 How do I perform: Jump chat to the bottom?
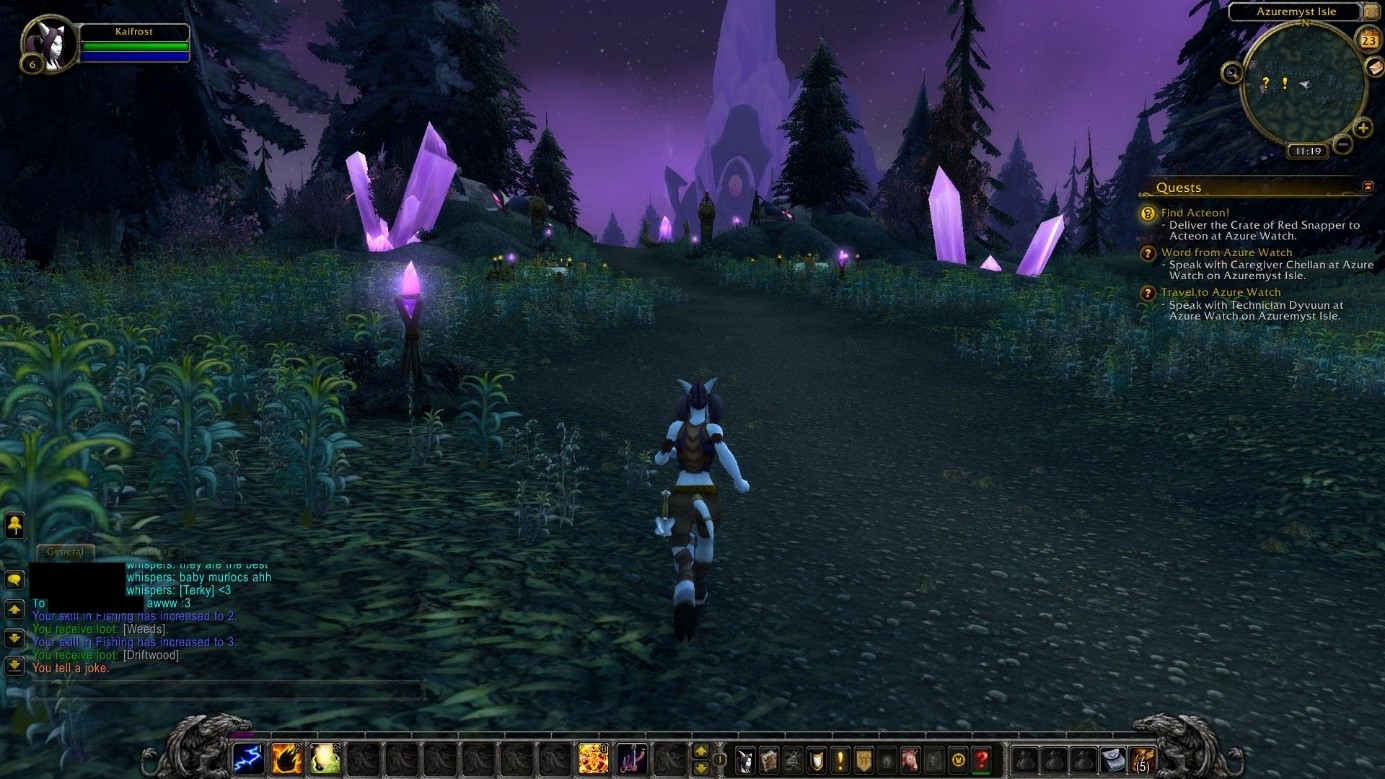(x=15, y=665)
